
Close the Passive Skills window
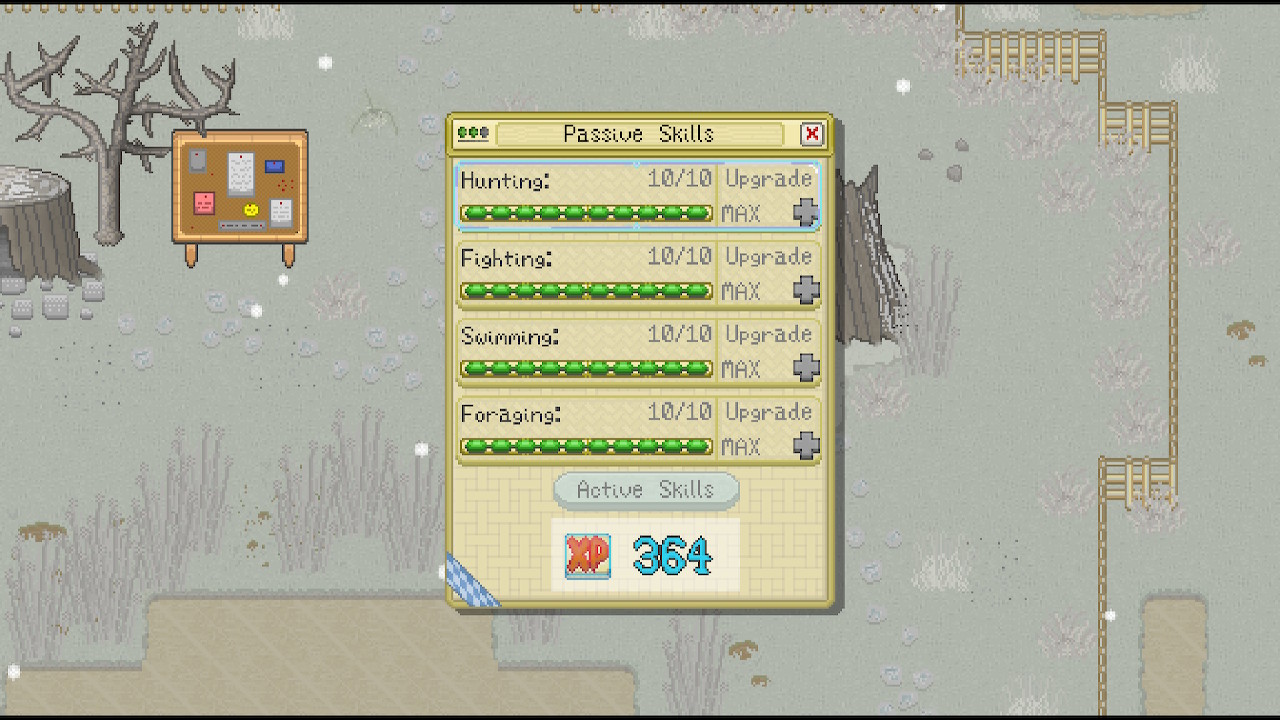pyautogui.click(x=811, y=134)
